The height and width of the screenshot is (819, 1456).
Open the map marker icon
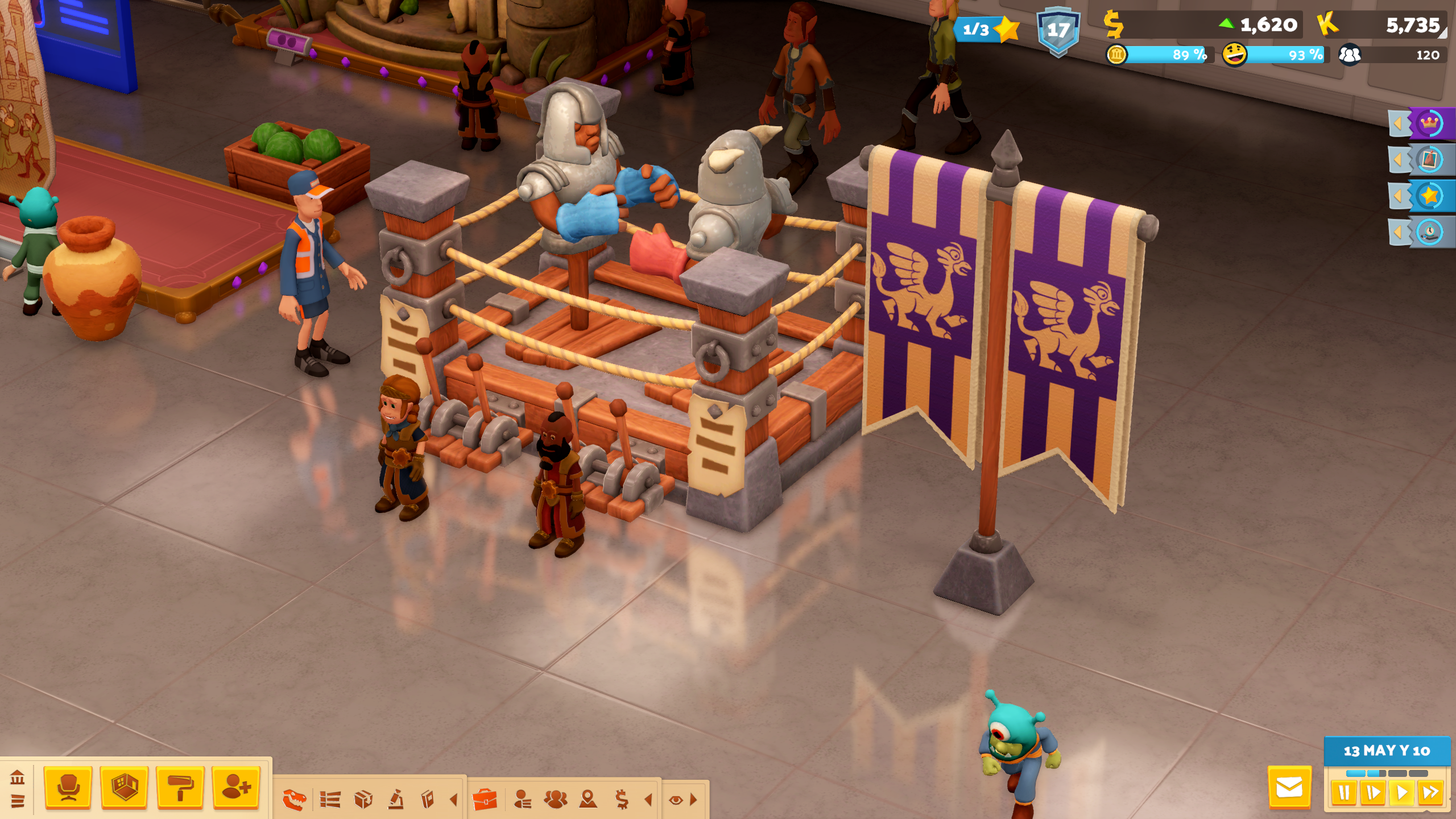pyautogui.click(x=588, y=800)
